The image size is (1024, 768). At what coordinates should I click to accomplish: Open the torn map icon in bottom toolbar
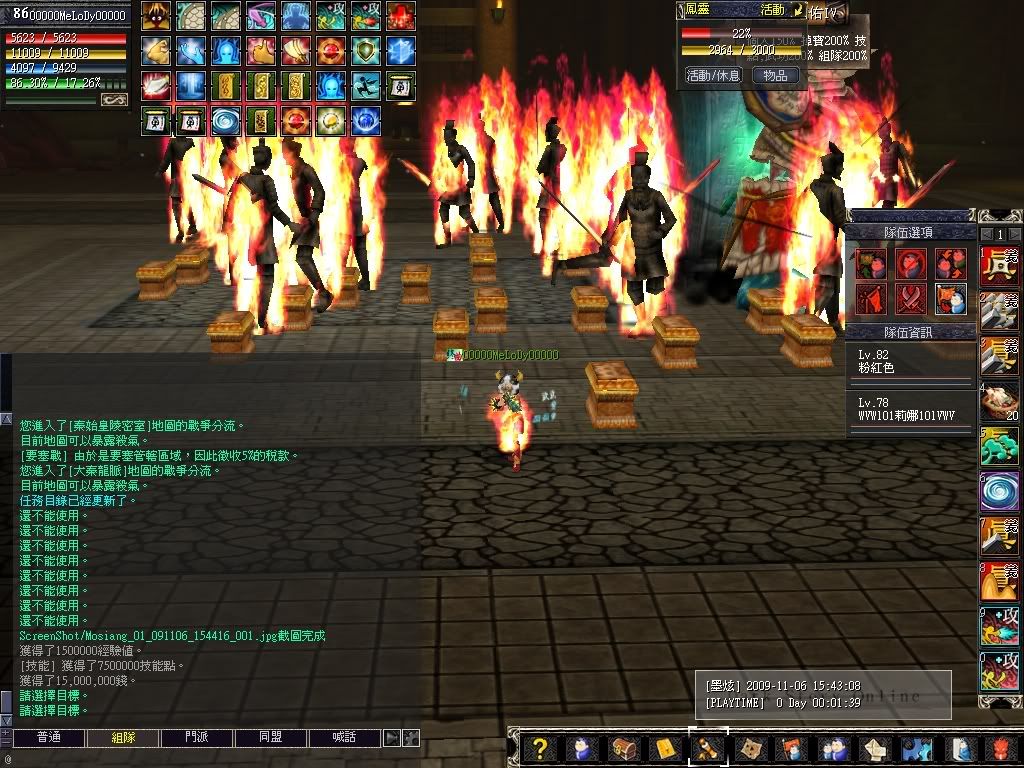(x=748, y=748)
